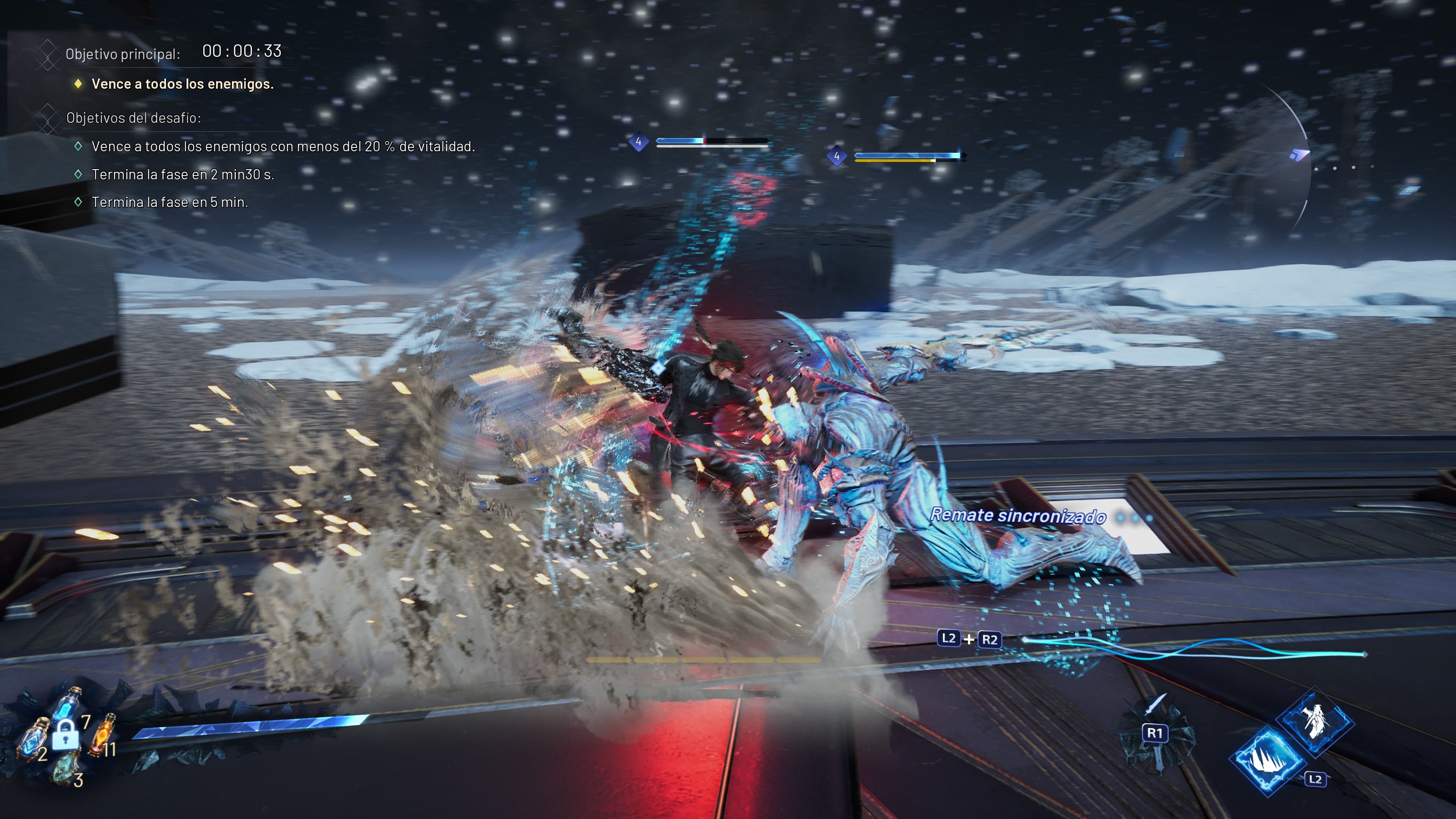Click the padlock icon in the item wheel
The image size is (1456, 819).
tap(66, 736)
